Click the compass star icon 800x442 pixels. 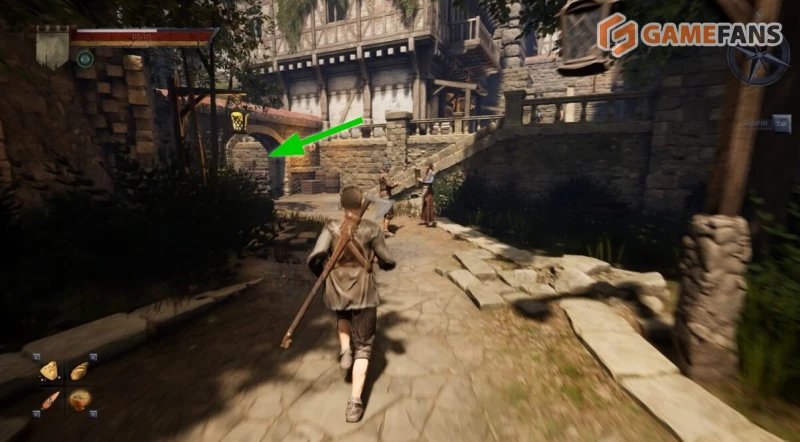[757, 56]
